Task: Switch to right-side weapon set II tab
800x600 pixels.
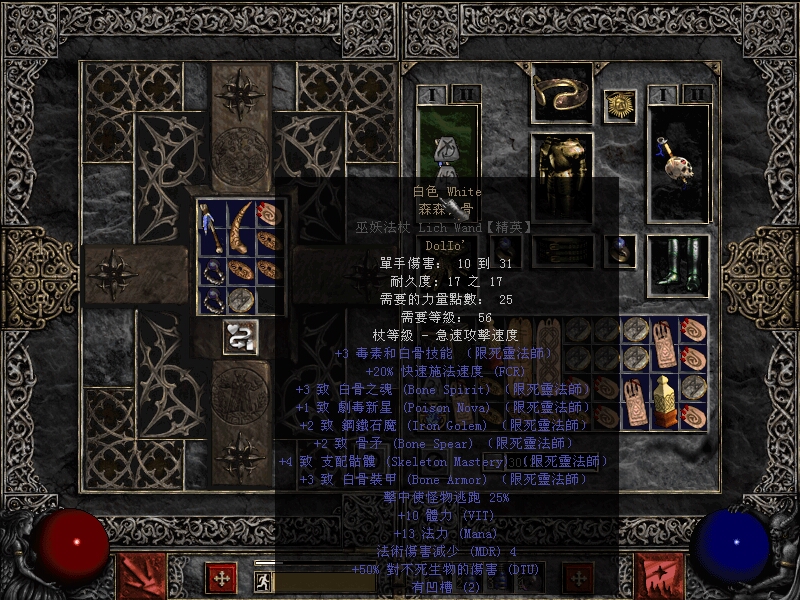Action: 699,95
